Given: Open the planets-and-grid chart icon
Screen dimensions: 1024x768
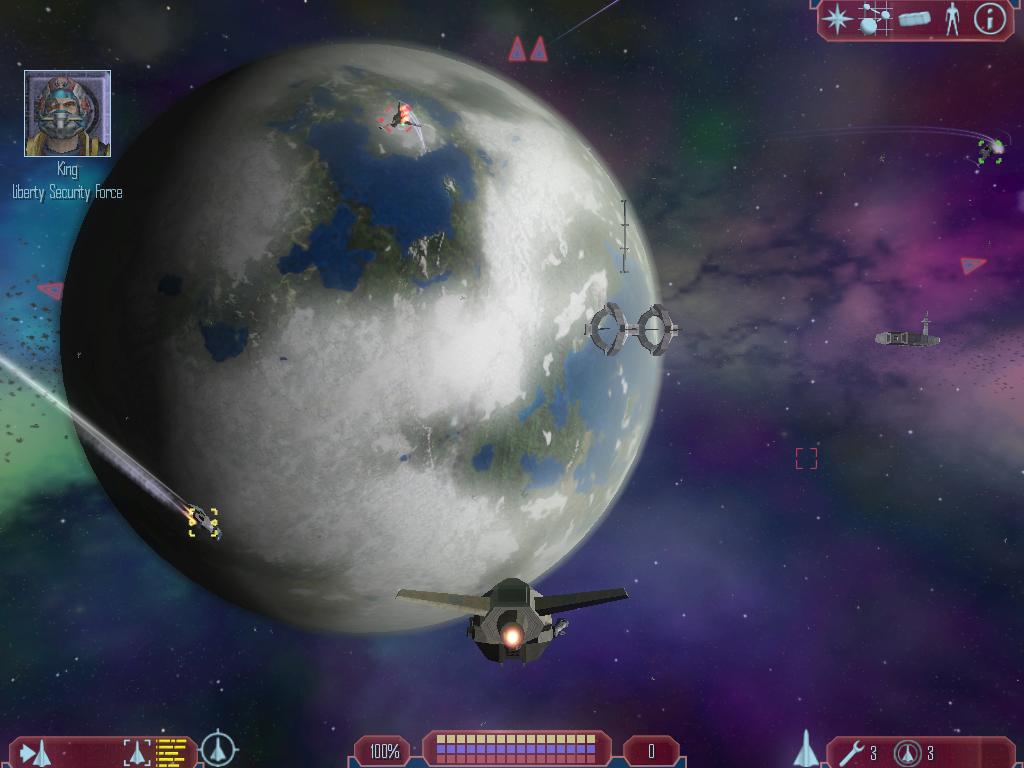Looking at the screenshot, I should 875,19.
